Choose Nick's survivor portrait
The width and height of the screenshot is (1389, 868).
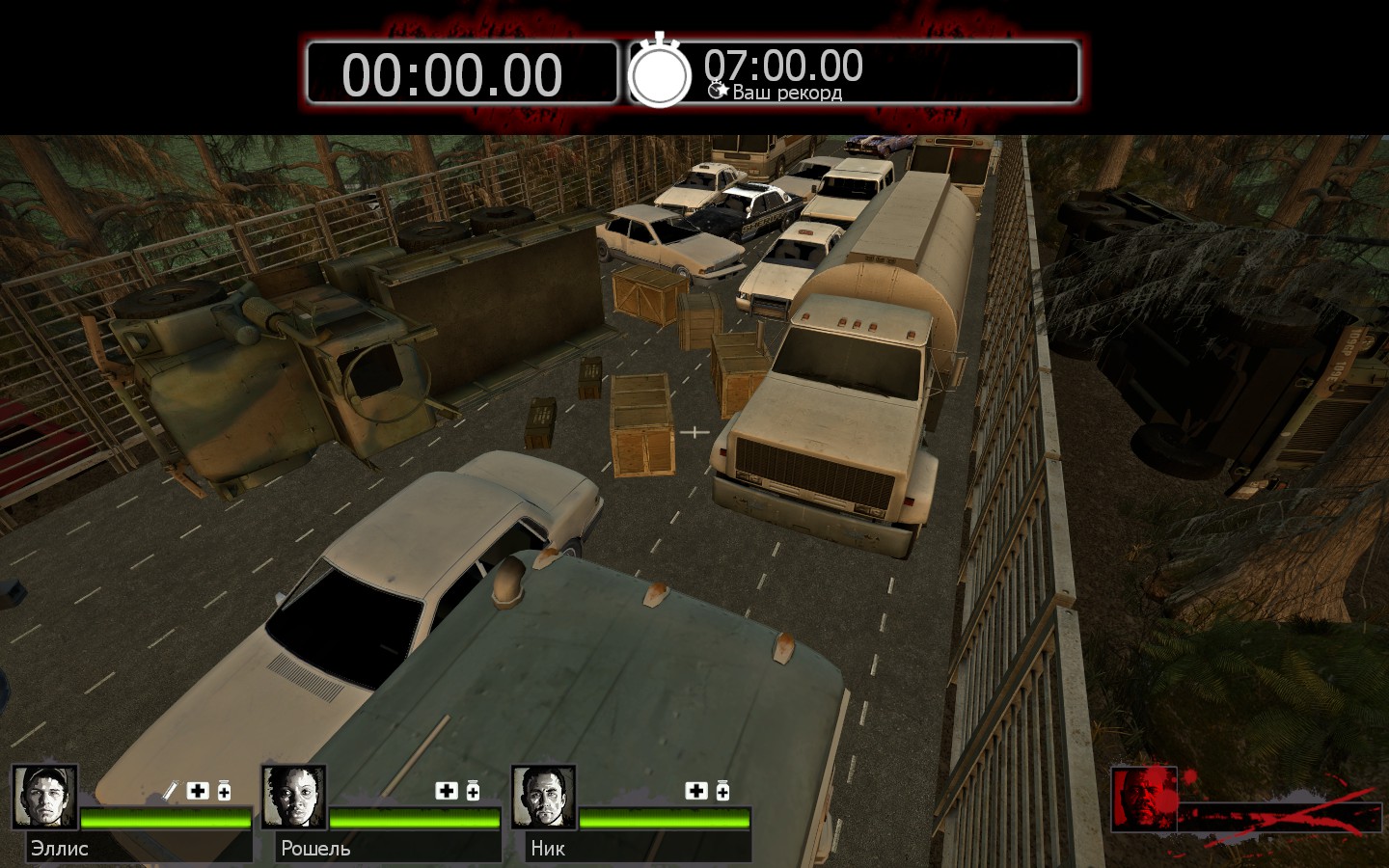click(544, 798)
